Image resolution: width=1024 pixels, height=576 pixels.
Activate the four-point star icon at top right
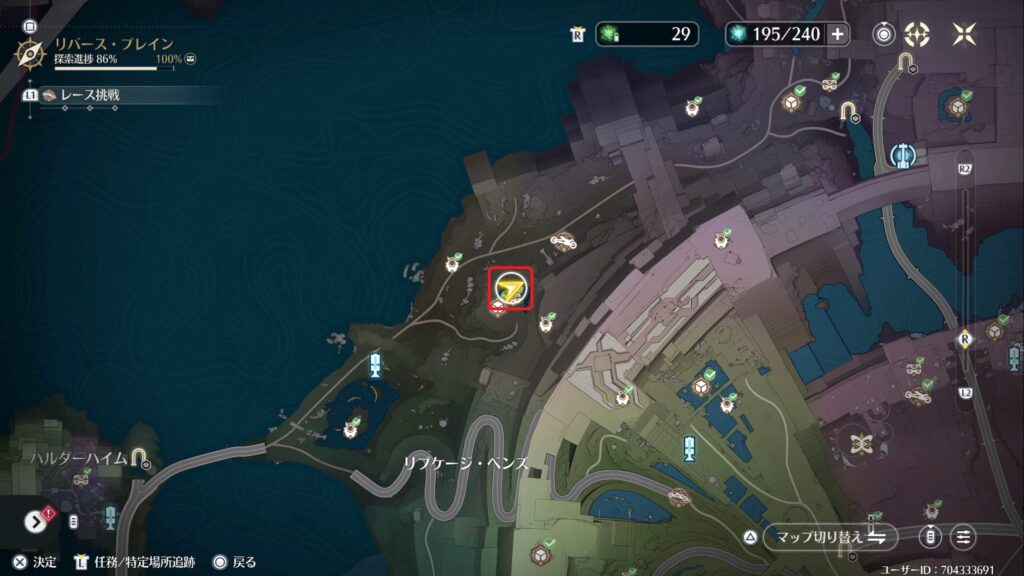[x=964, y=34]
